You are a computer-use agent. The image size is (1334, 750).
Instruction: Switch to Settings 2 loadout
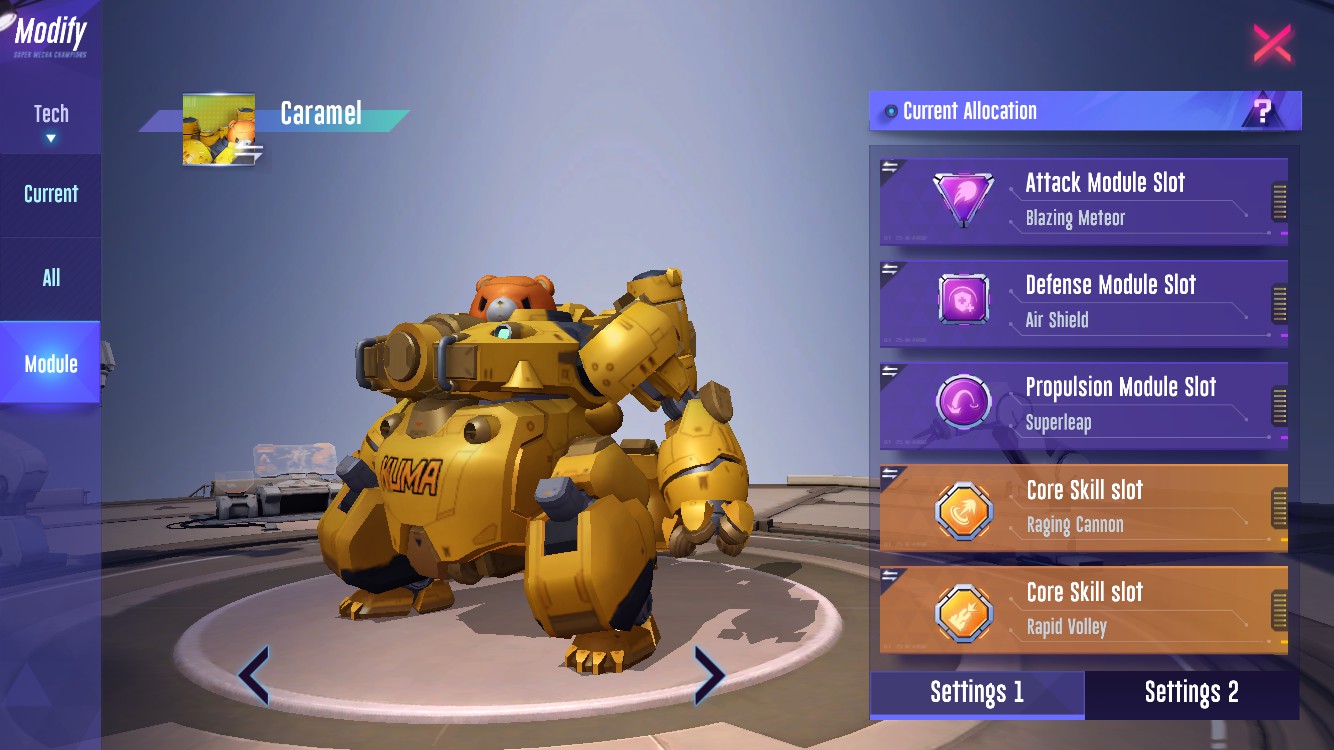pyautogui.click(x=1191, y=693)
